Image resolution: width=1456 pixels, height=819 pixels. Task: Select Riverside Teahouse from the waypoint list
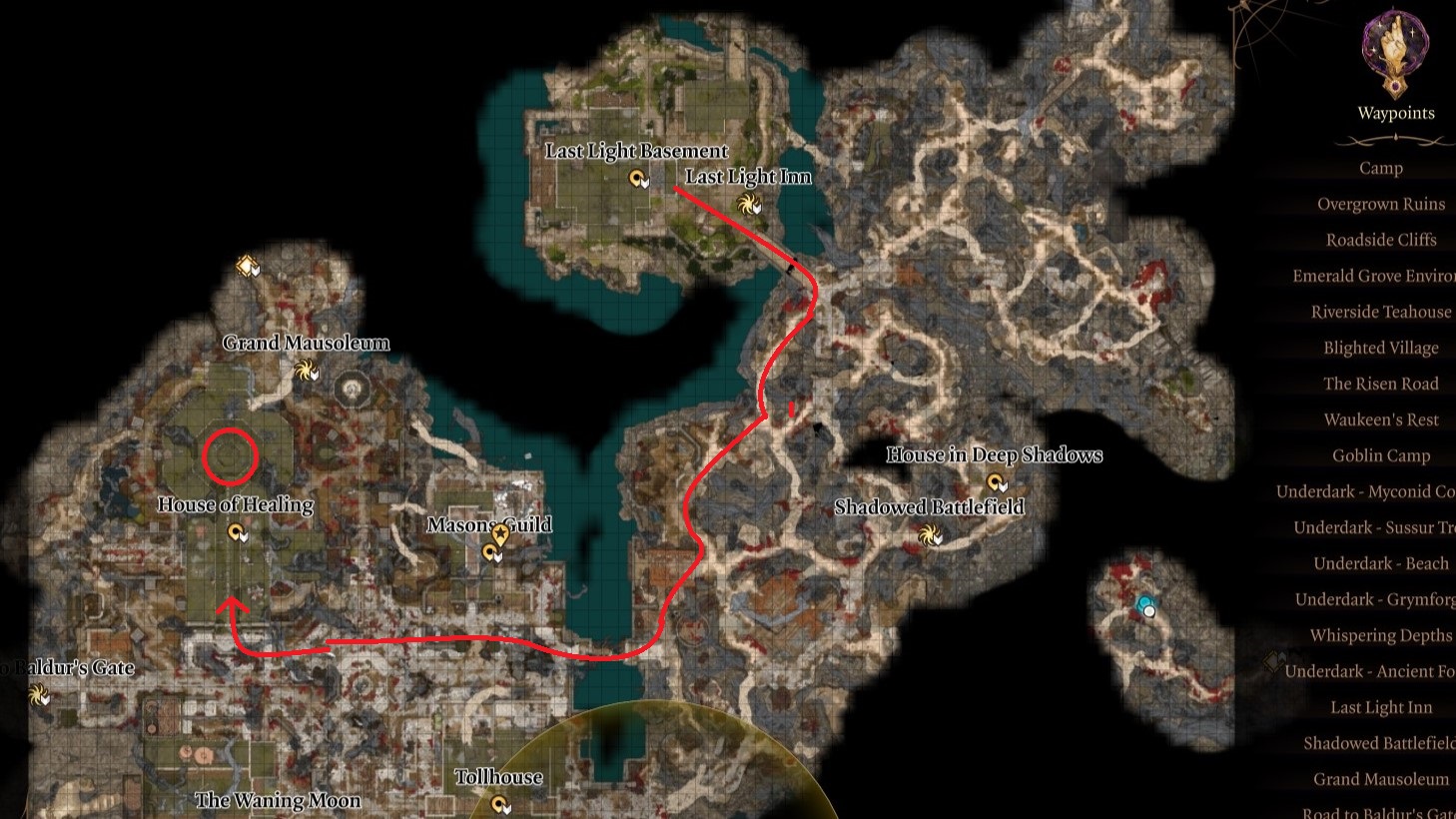[1383, 312]
